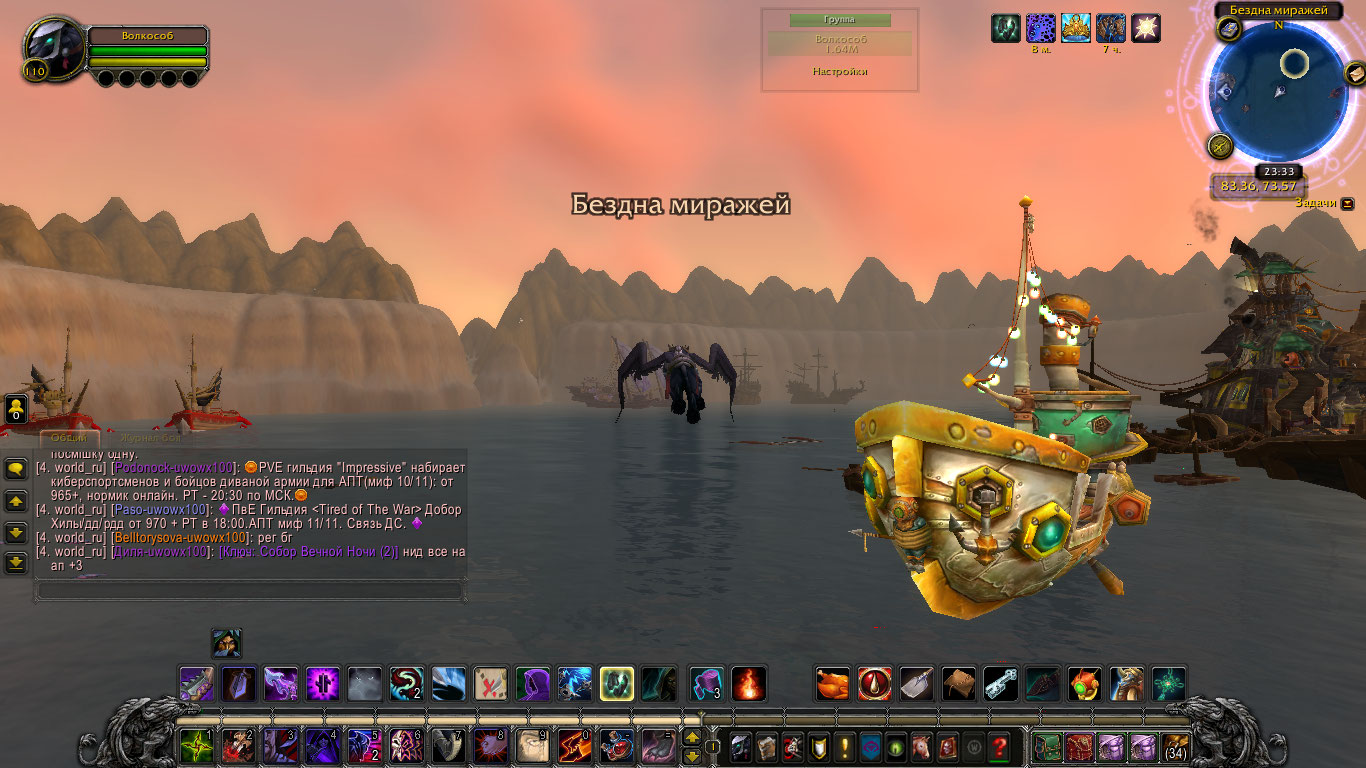Open the green backpack bag slot
The height and width of the screenshot is (768, 1366).
pos(1047,747)
